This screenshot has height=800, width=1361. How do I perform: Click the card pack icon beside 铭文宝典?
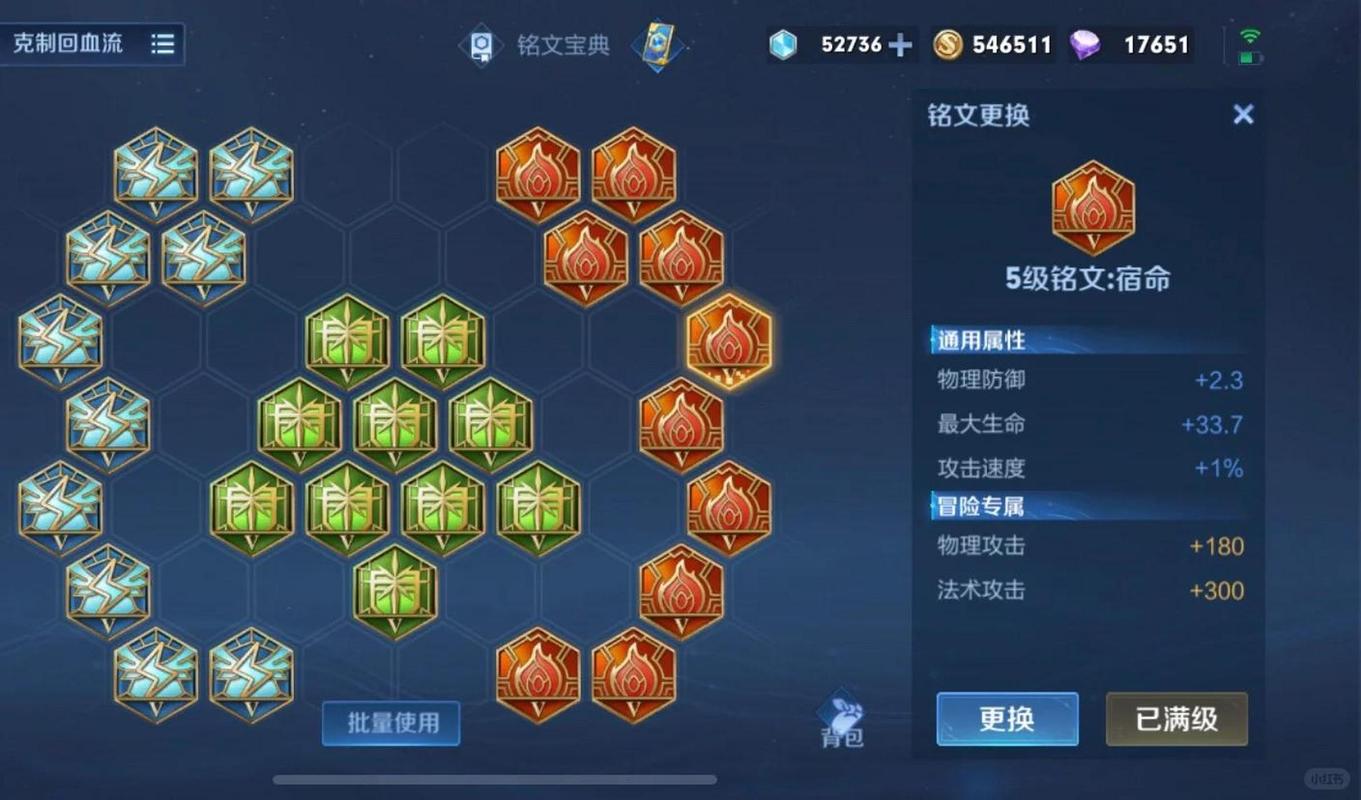tap(659, 46)
